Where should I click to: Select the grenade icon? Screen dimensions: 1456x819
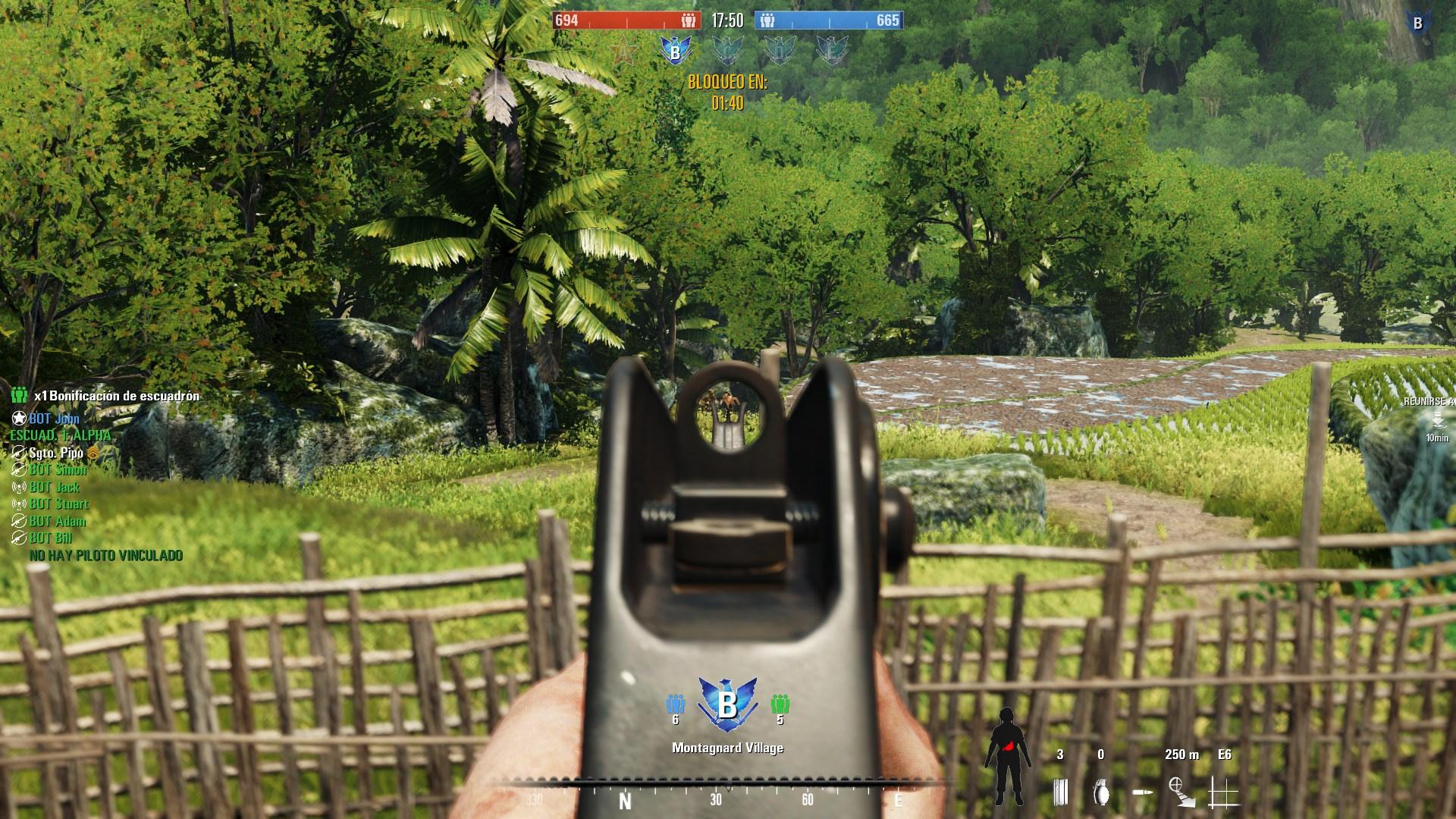pyautogui.click(x=1101, y=792)
